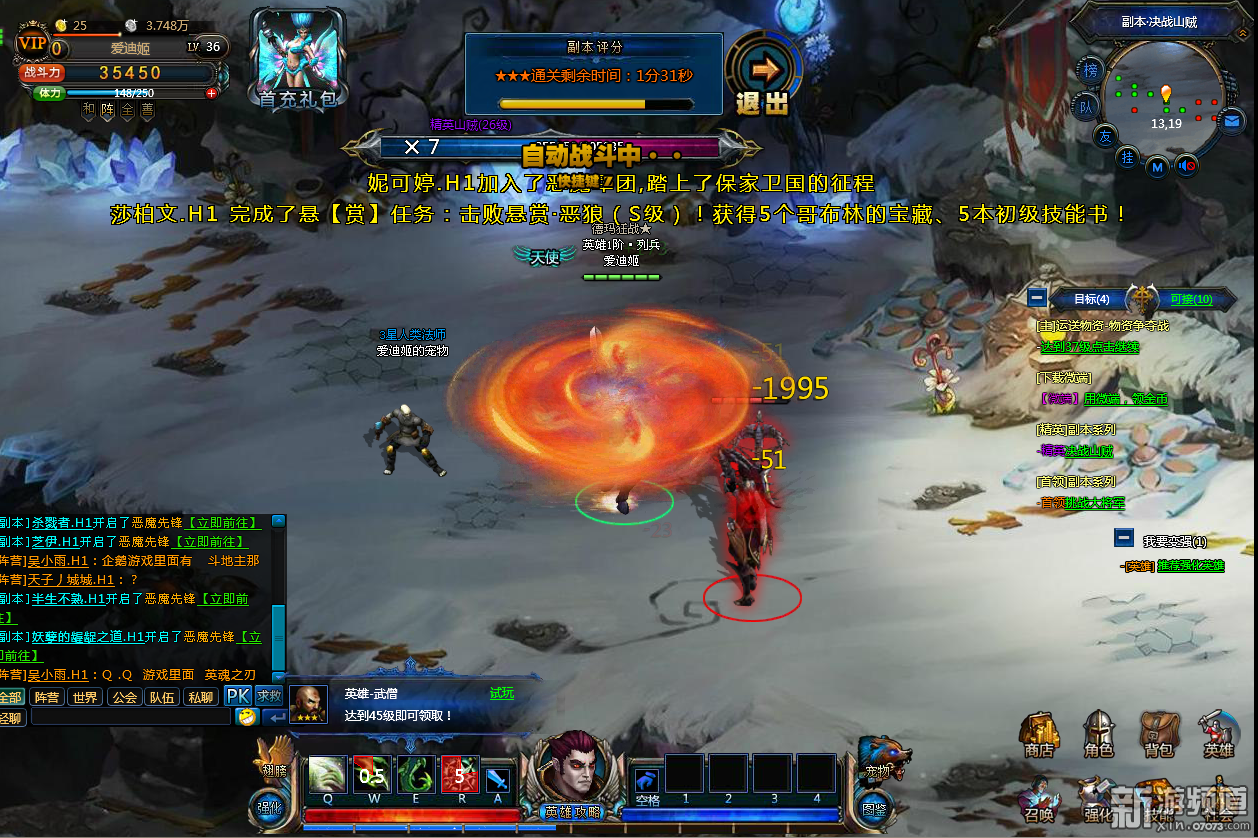Screen dimensions: 1258x838
Task: Switch chat to the 世界 world channel
Action: click(84, 697)
